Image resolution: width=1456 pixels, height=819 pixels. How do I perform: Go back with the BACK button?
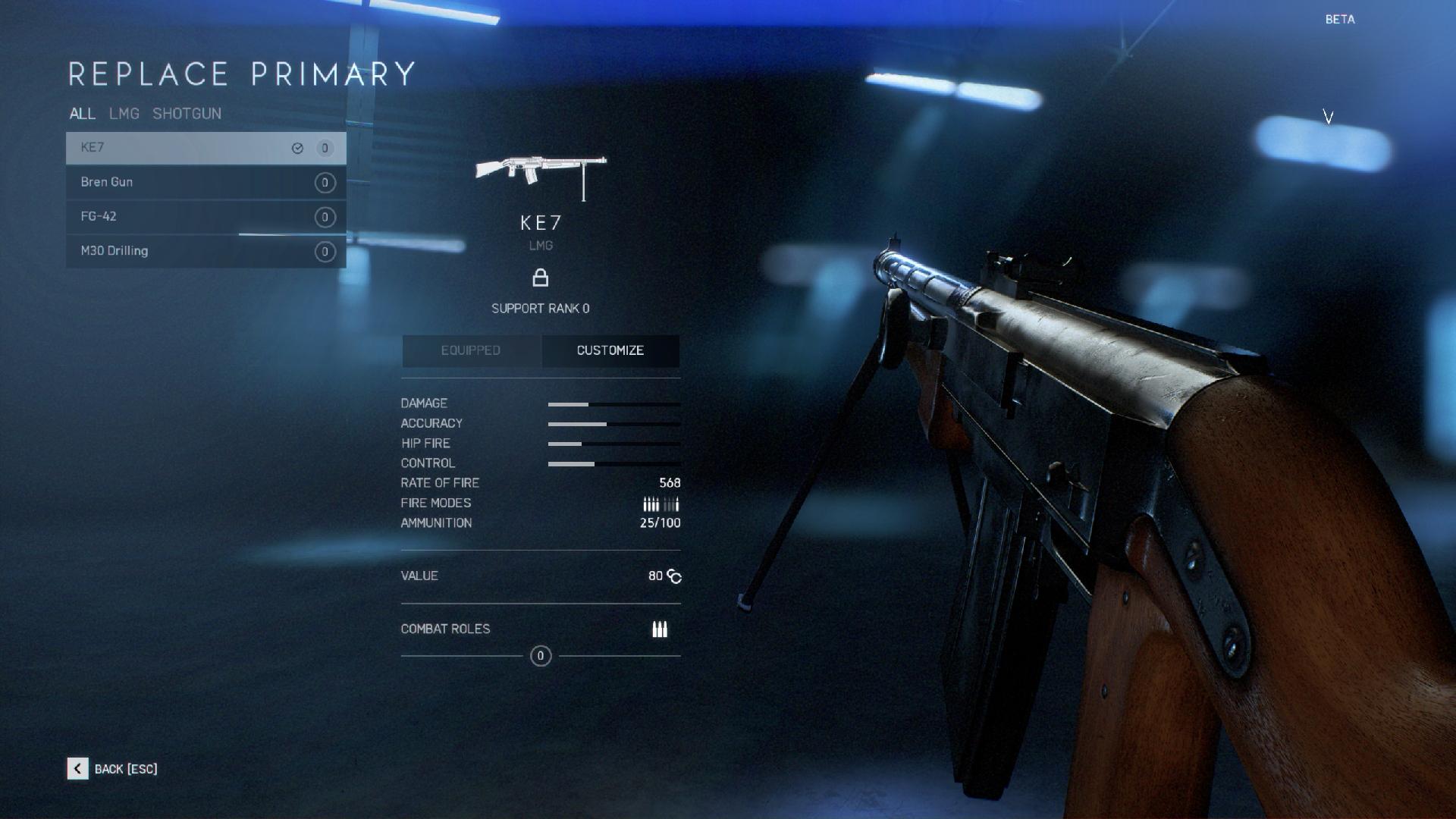click(x=112, y=769)
